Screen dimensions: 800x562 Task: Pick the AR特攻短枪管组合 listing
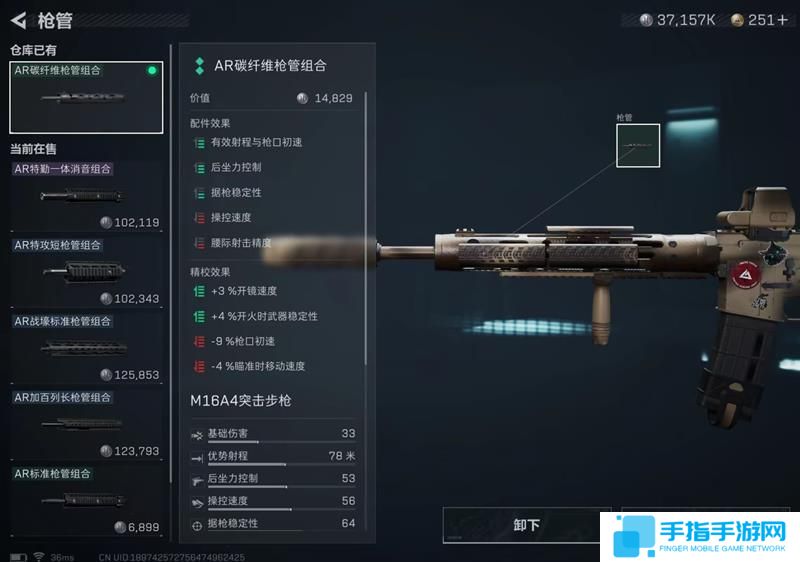tap(86, 271)
